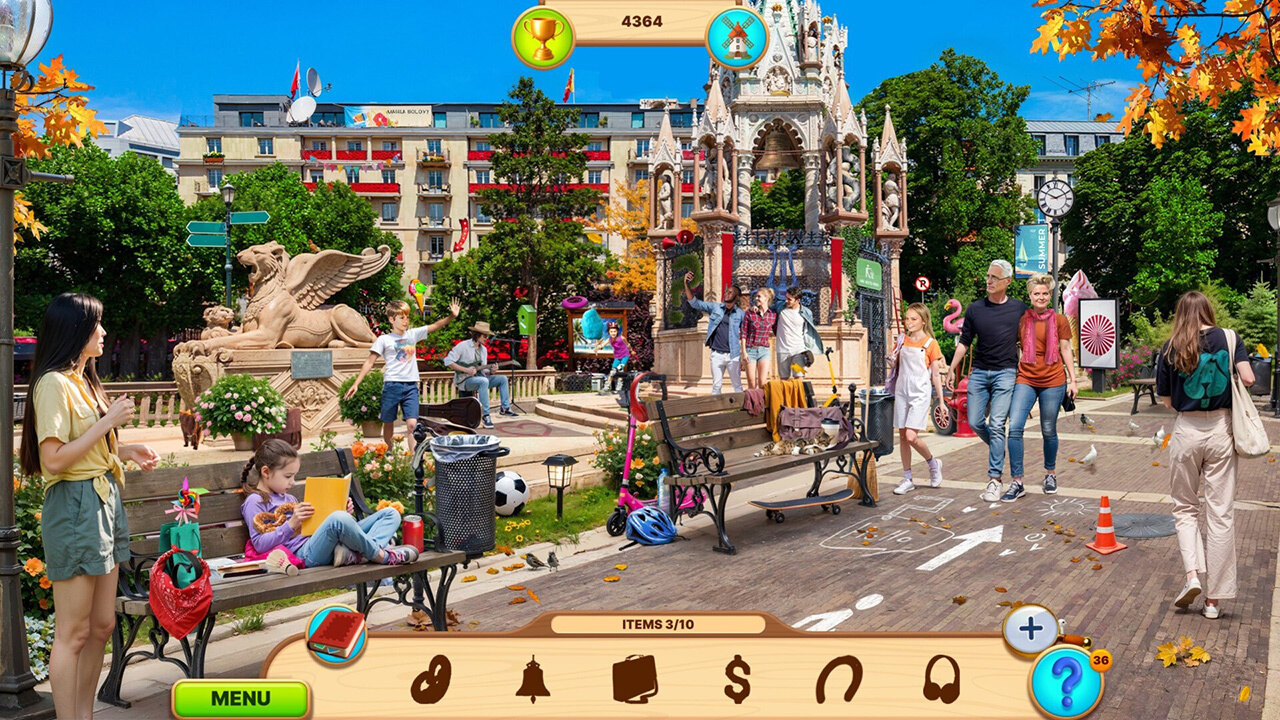Viewport: 1280px width, 720px height.
Task: Click the windmill location icon
Action: [737, 38]
